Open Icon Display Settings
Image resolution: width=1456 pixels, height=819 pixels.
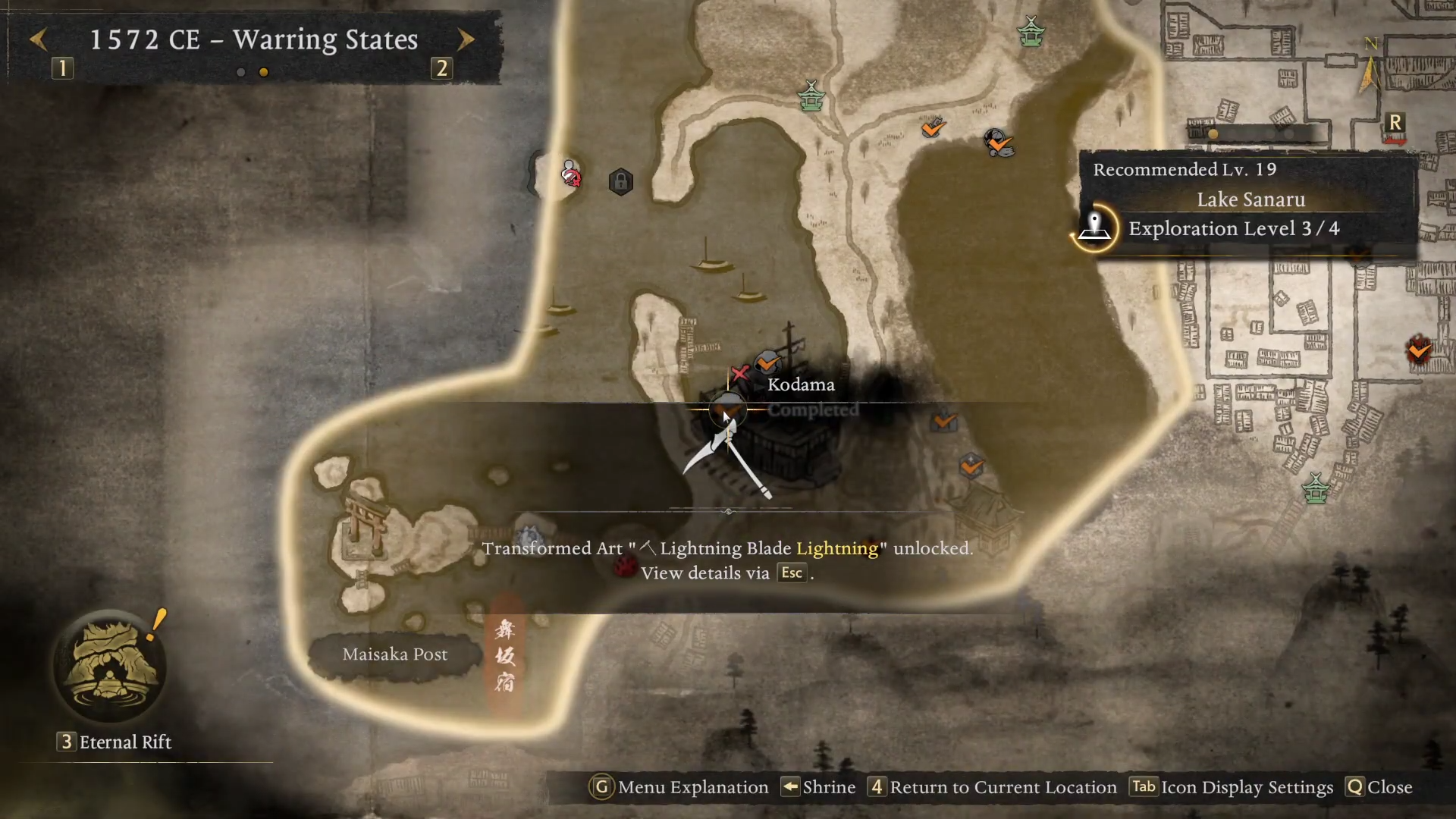[1232, 787]
